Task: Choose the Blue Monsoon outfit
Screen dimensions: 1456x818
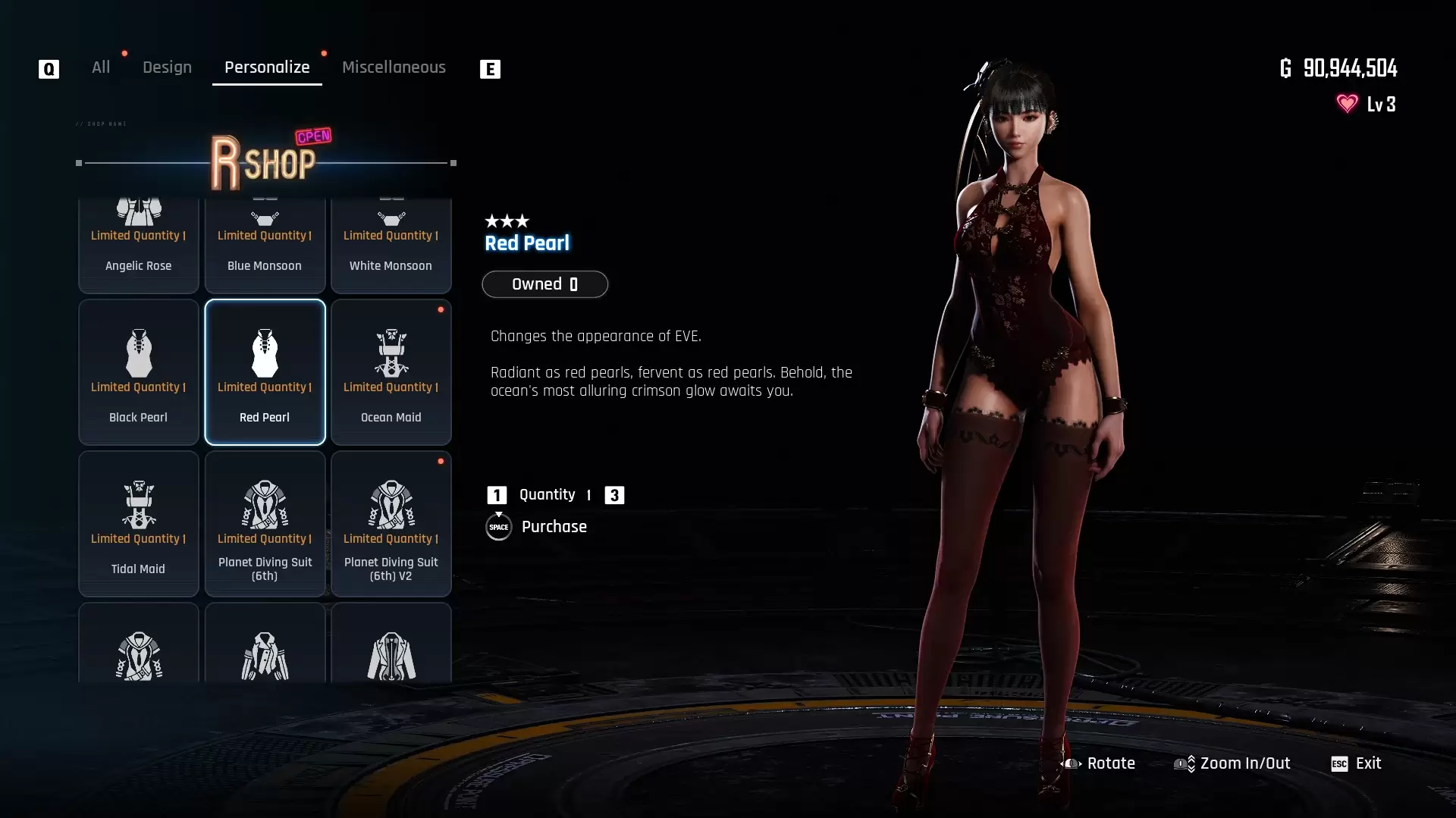Action: 265,245
